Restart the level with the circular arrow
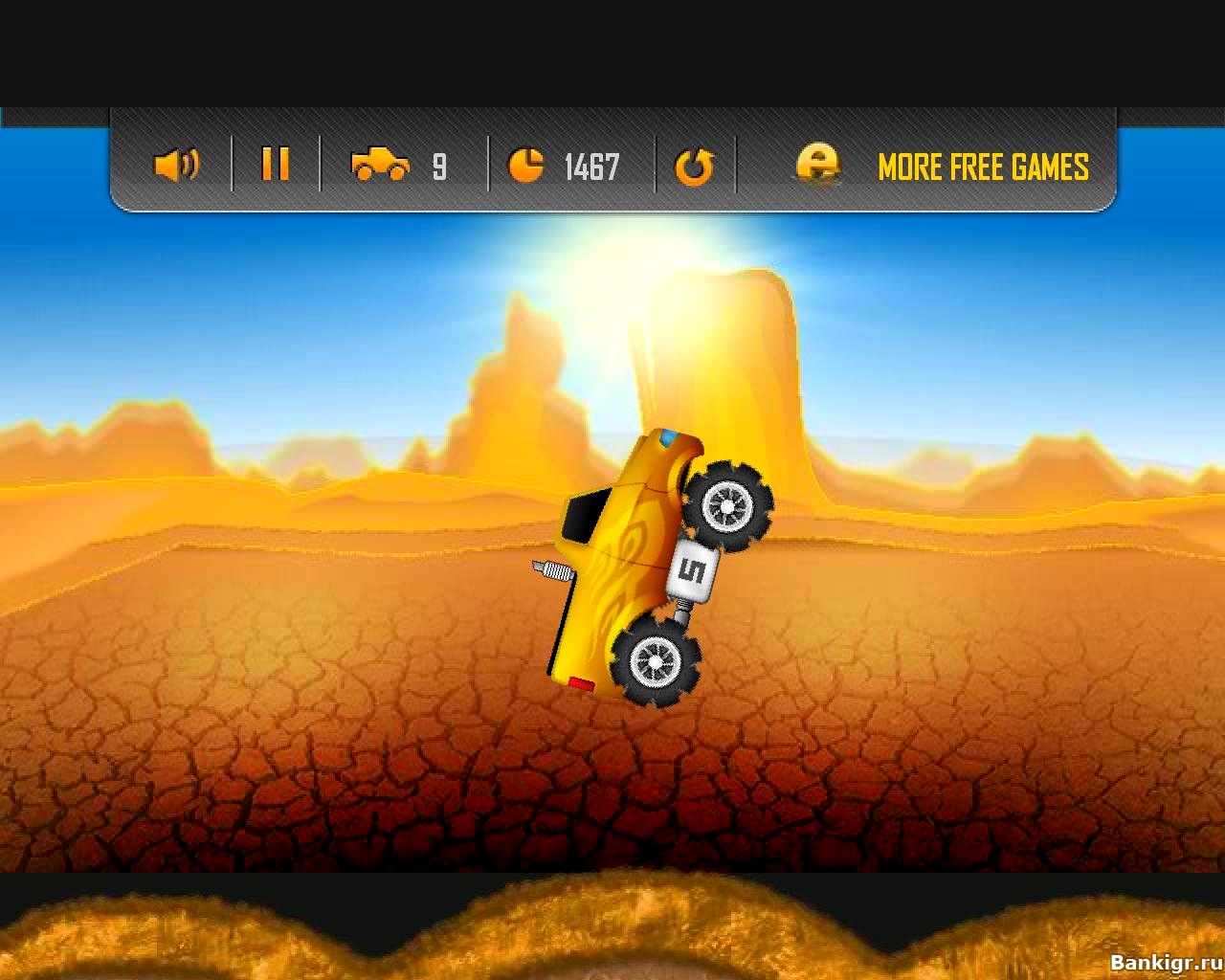Image resolution: width=1225 pixels, height=980 pixels. click(x=694, y=167)
